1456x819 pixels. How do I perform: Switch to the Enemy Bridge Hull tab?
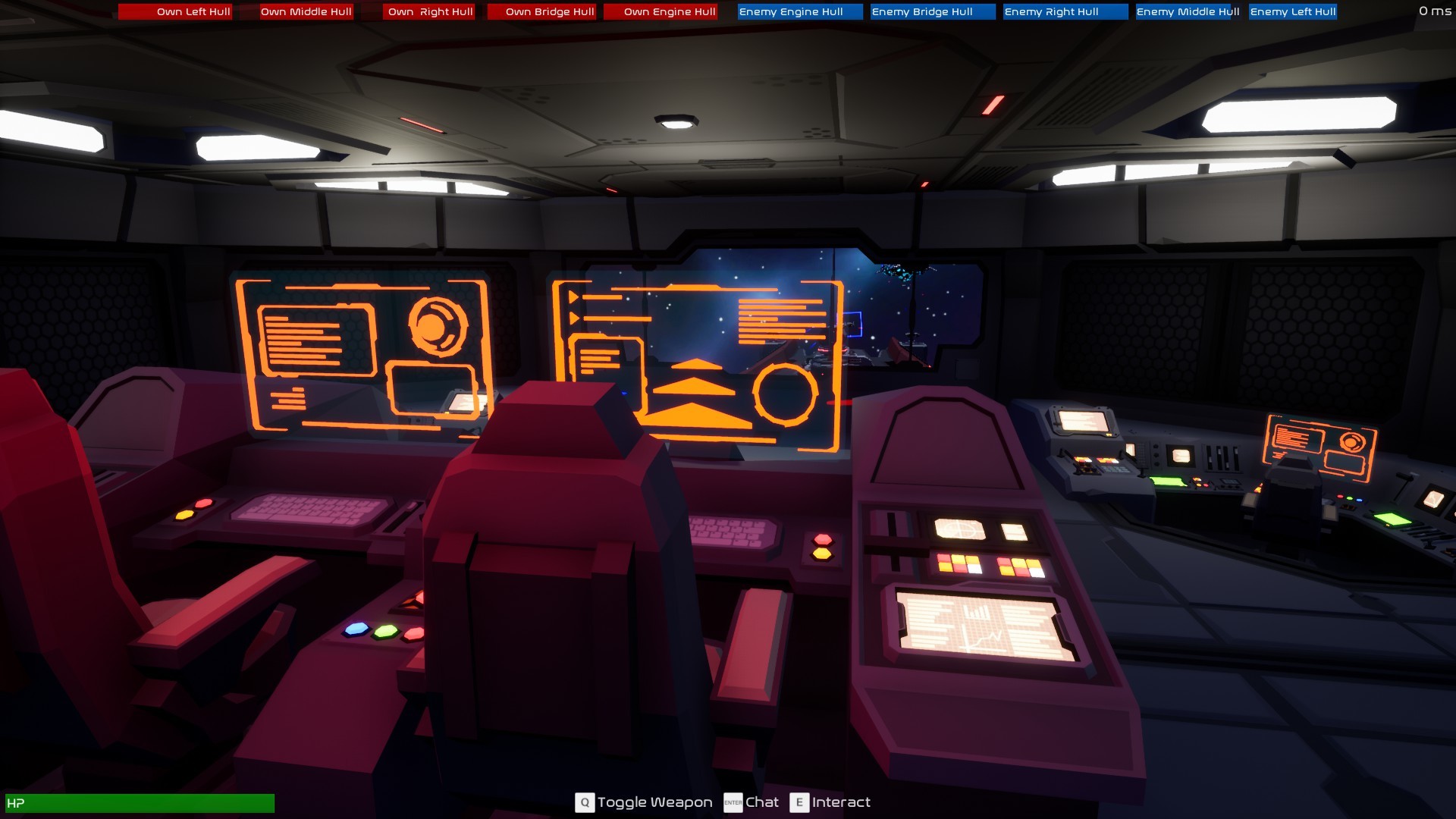[x=931, y=11]
